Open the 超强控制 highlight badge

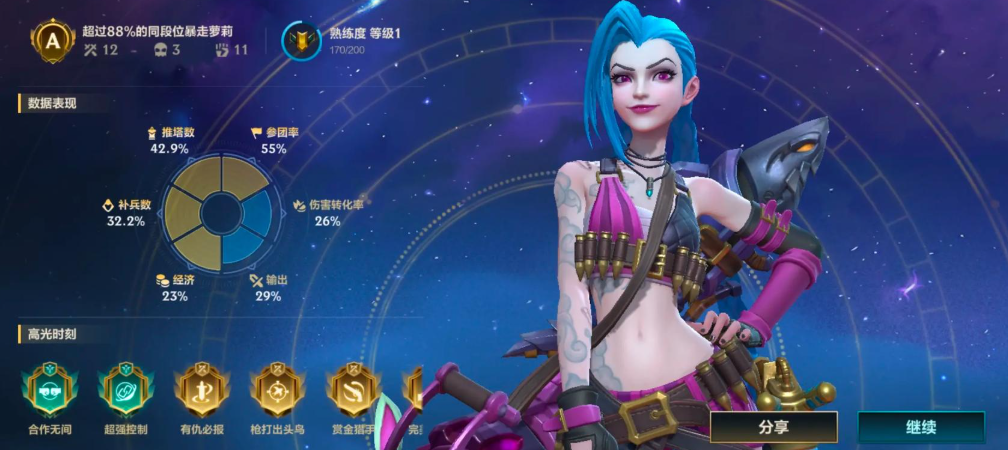pyautogui.click(x=124, y=389)
